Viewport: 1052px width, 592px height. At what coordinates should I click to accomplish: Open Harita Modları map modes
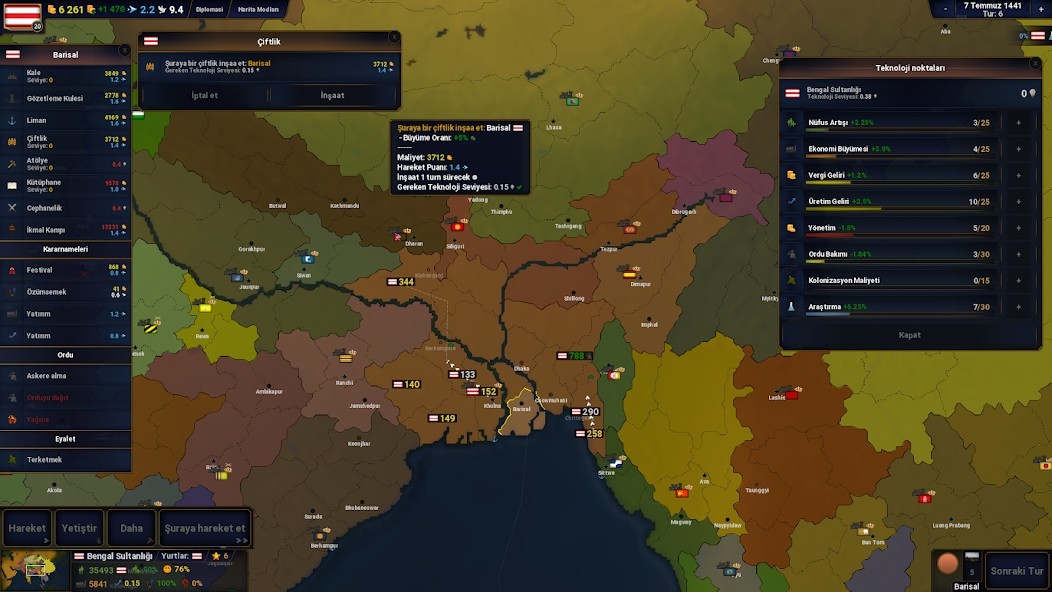(x=258, y=9)
